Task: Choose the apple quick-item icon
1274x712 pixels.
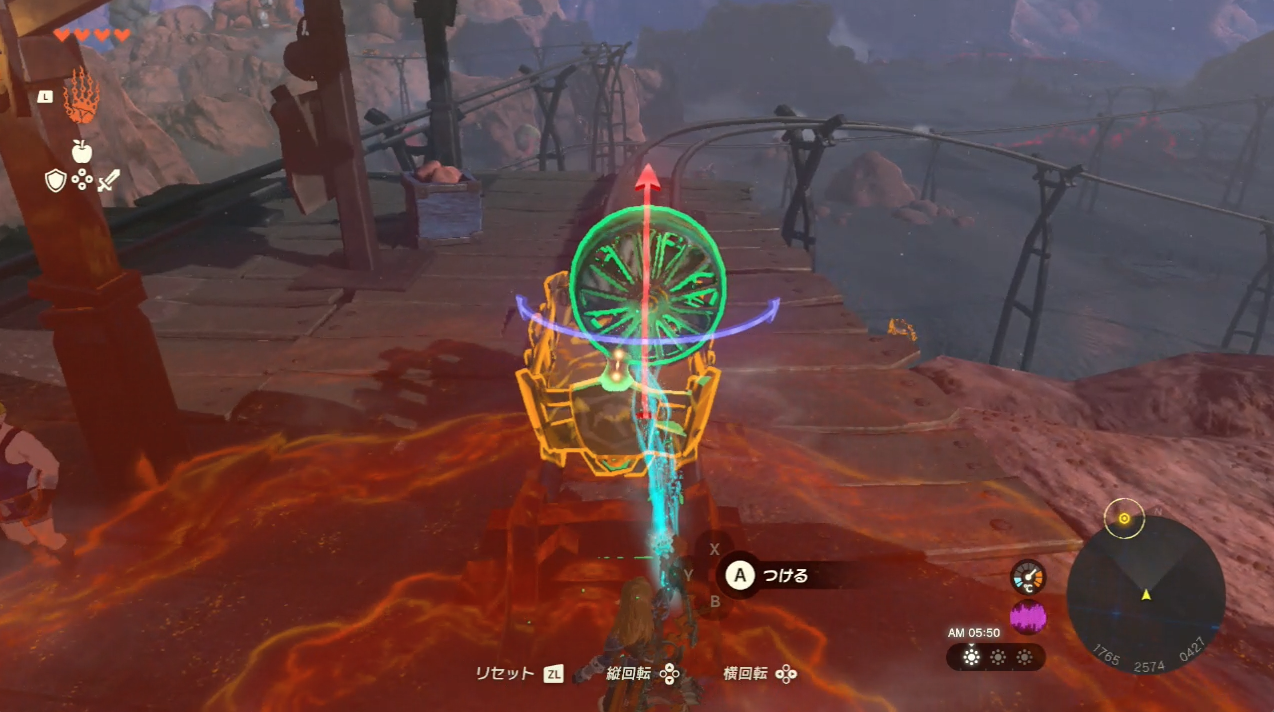Action: tap(82, 151)
